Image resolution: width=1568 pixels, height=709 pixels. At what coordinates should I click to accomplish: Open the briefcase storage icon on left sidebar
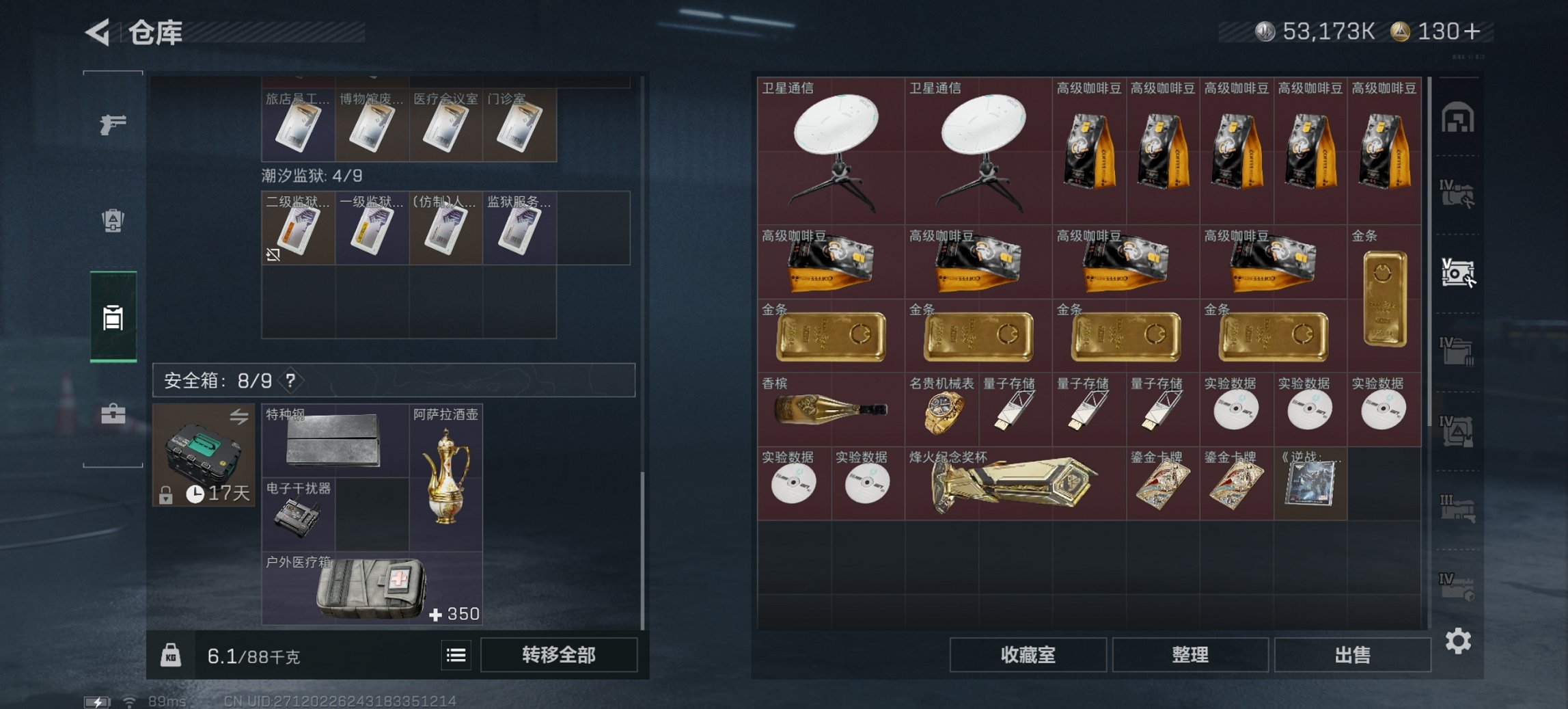tap(115, 412)
